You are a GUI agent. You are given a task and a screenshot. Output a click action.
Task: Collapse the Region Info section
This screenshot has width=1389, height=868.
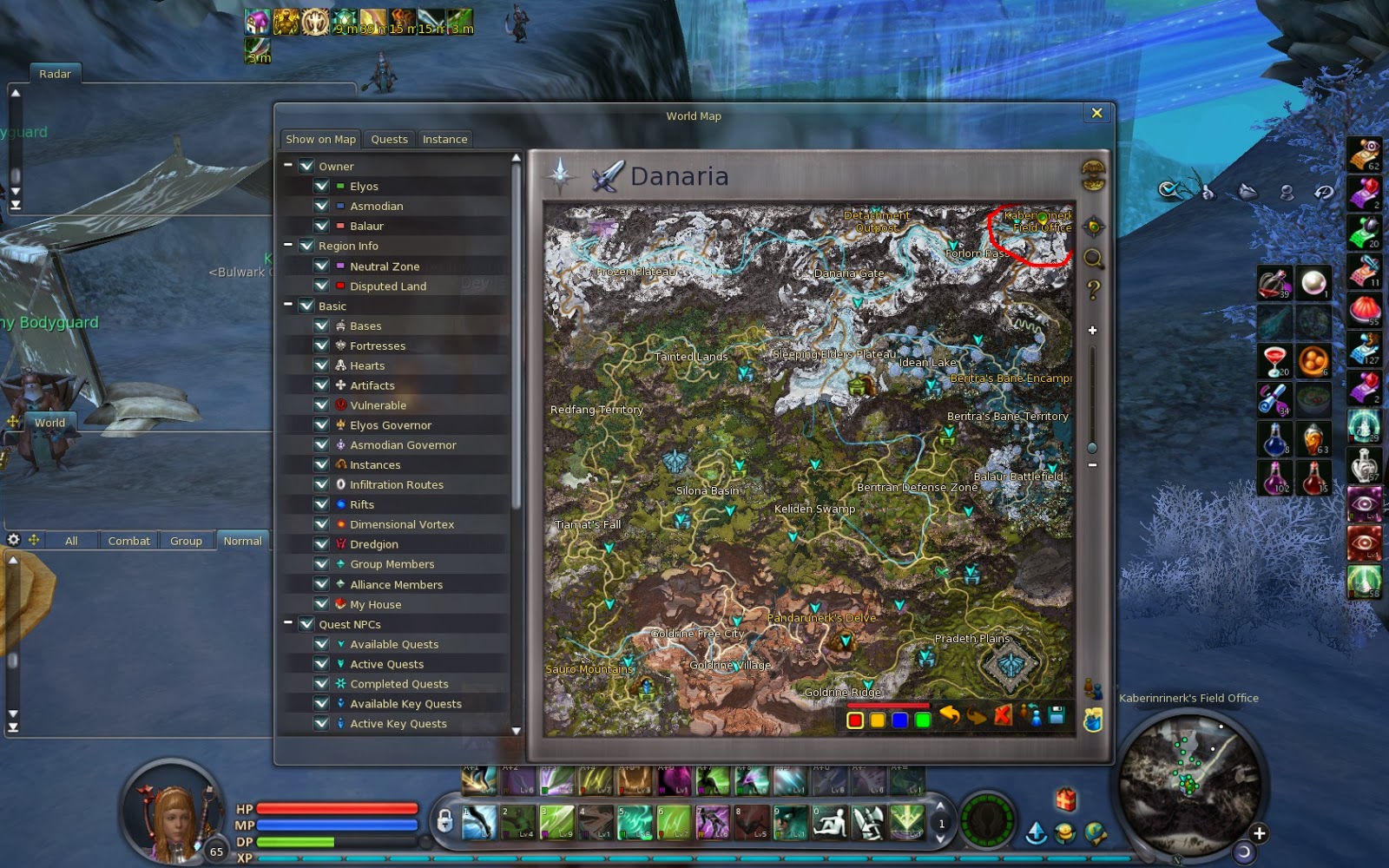pos(289,246)
